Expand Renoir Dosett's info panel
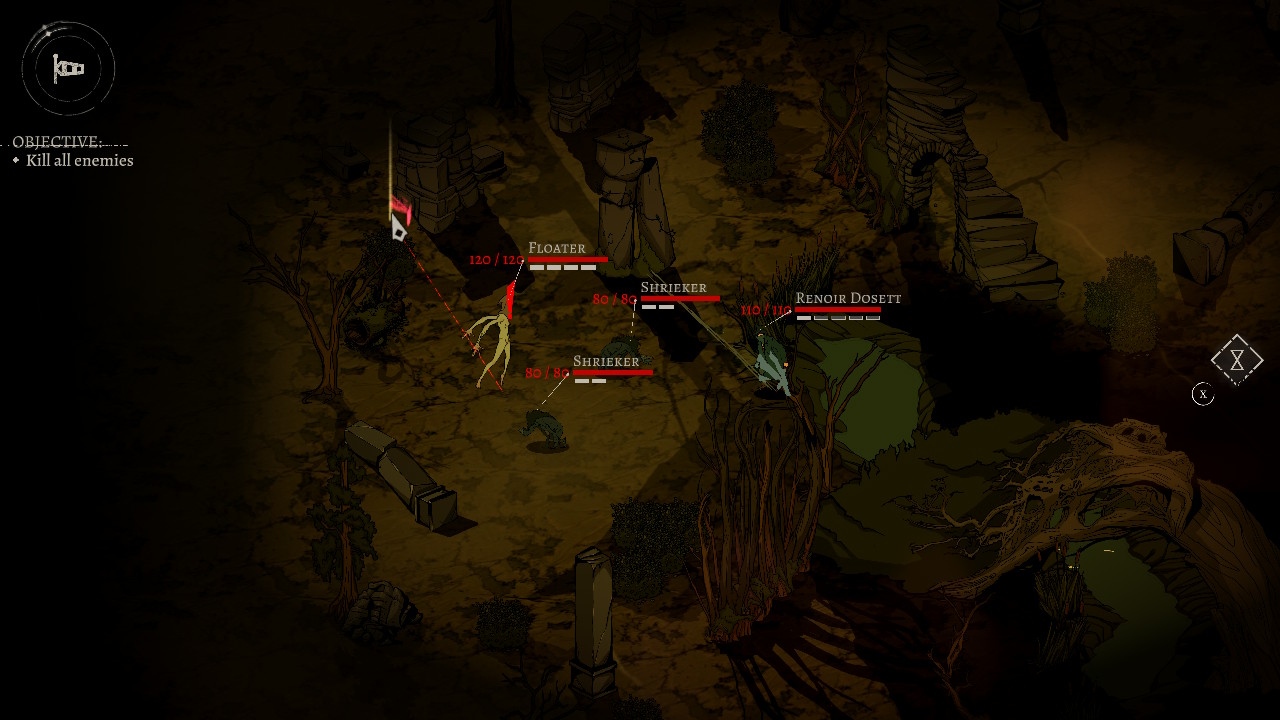This screenshot has width=1280, height=720. [x=848, y=297]
